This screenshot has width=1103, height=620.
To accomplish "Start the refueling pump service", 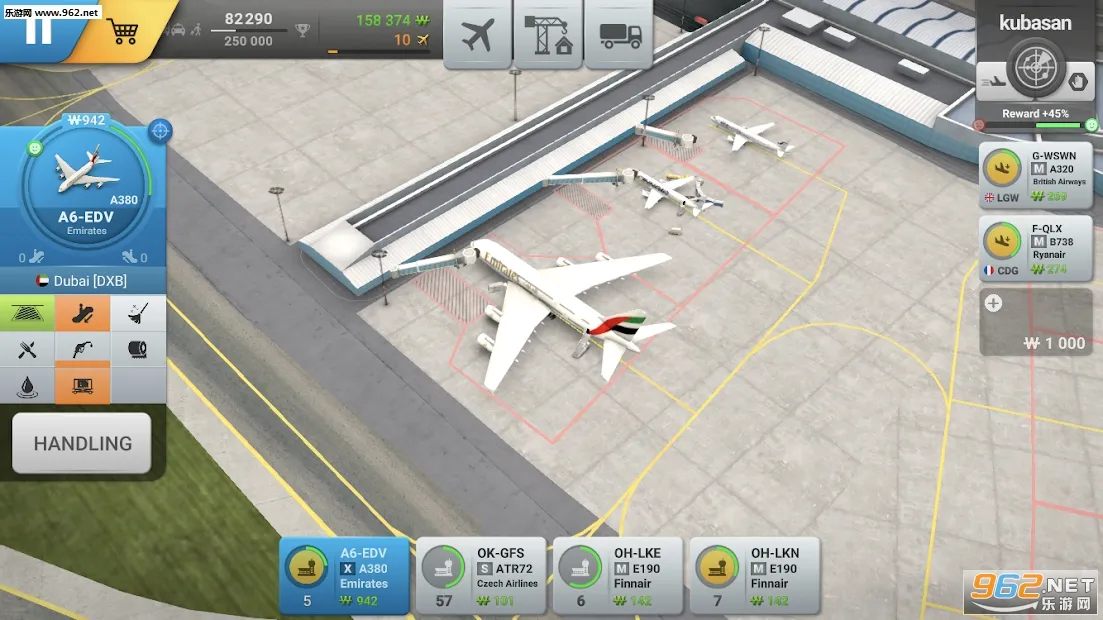I will (x=83, y=349).
